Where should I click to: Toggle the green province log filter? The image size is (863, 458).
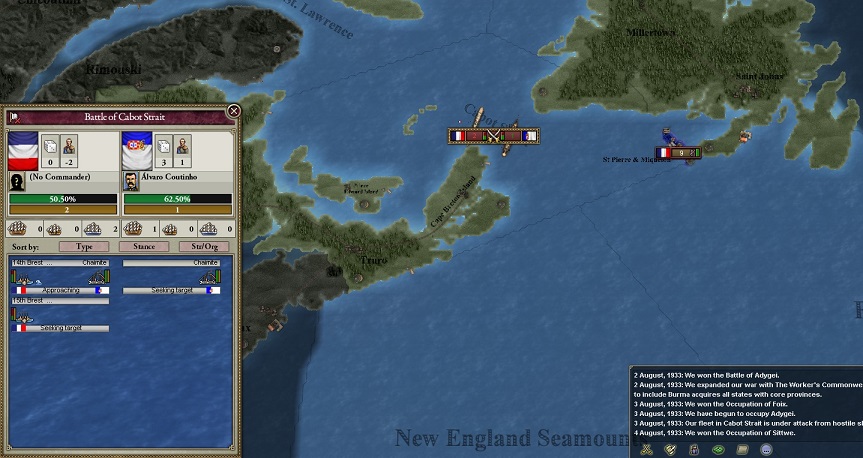(x=717, y=450)
